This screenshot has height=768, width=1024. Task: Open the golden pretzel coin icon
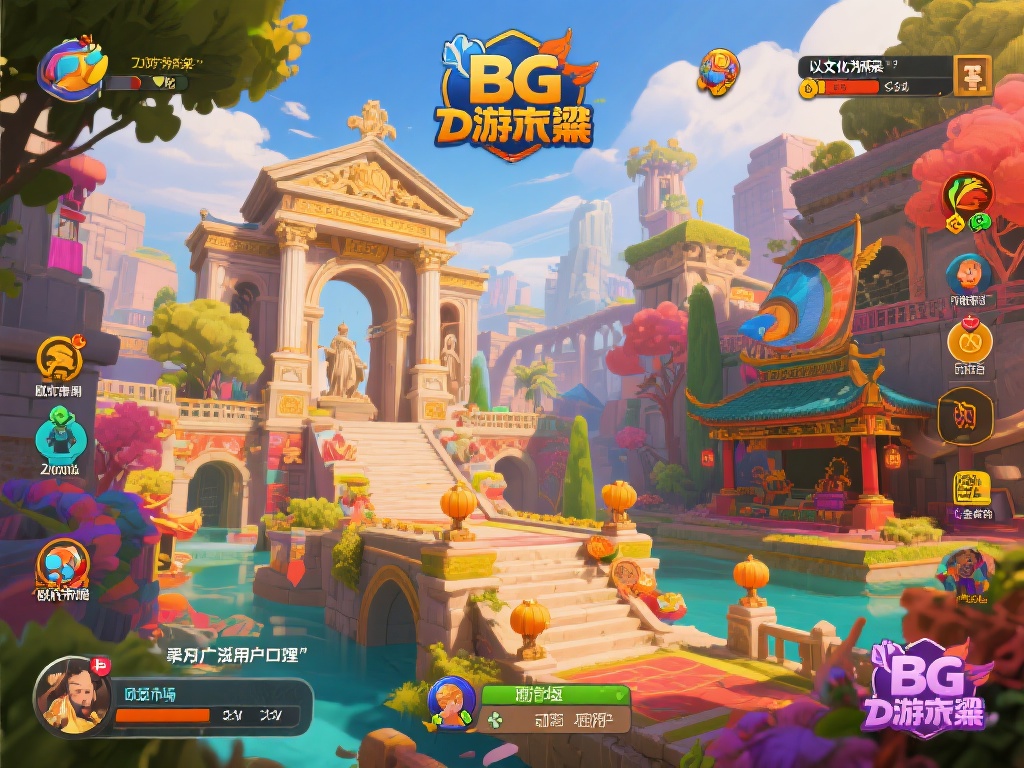(969, 342)
